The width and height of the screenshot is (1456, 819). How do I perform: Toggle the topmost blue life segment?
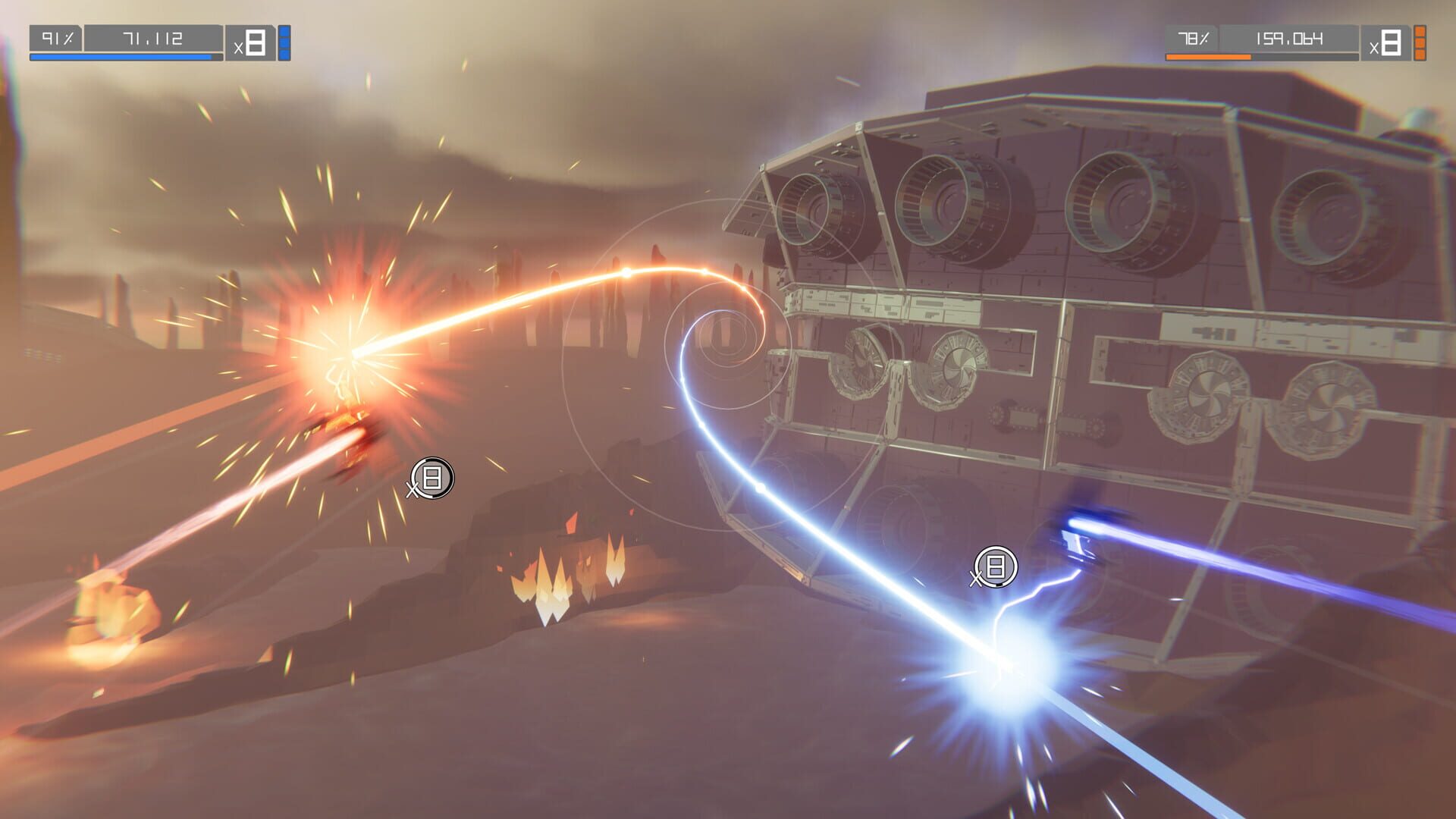pyautogui.click(x=284, y=30)
